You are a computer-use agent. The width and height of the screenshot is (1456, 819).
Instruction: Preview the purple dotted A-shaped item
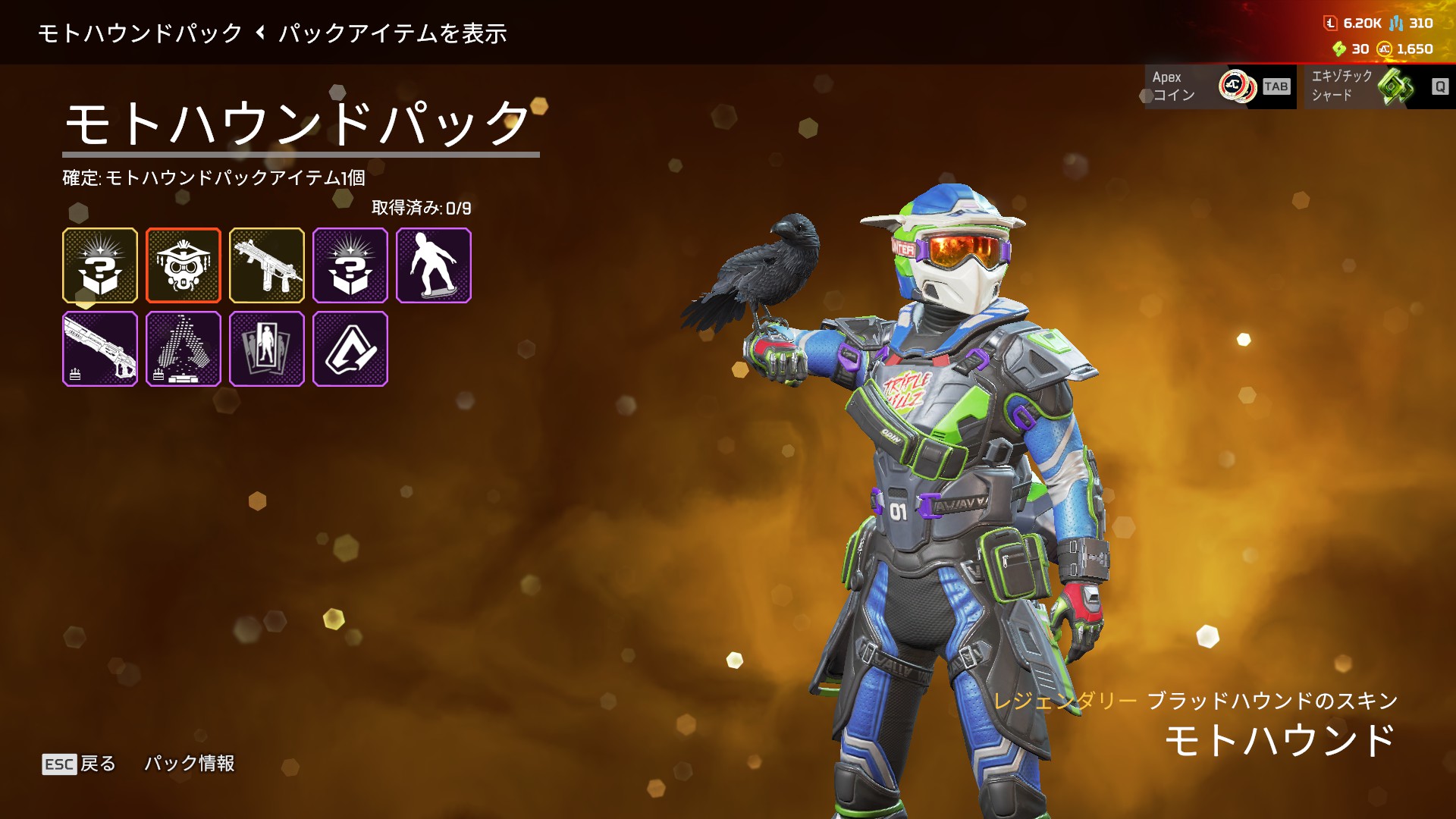tap(184, 349)
